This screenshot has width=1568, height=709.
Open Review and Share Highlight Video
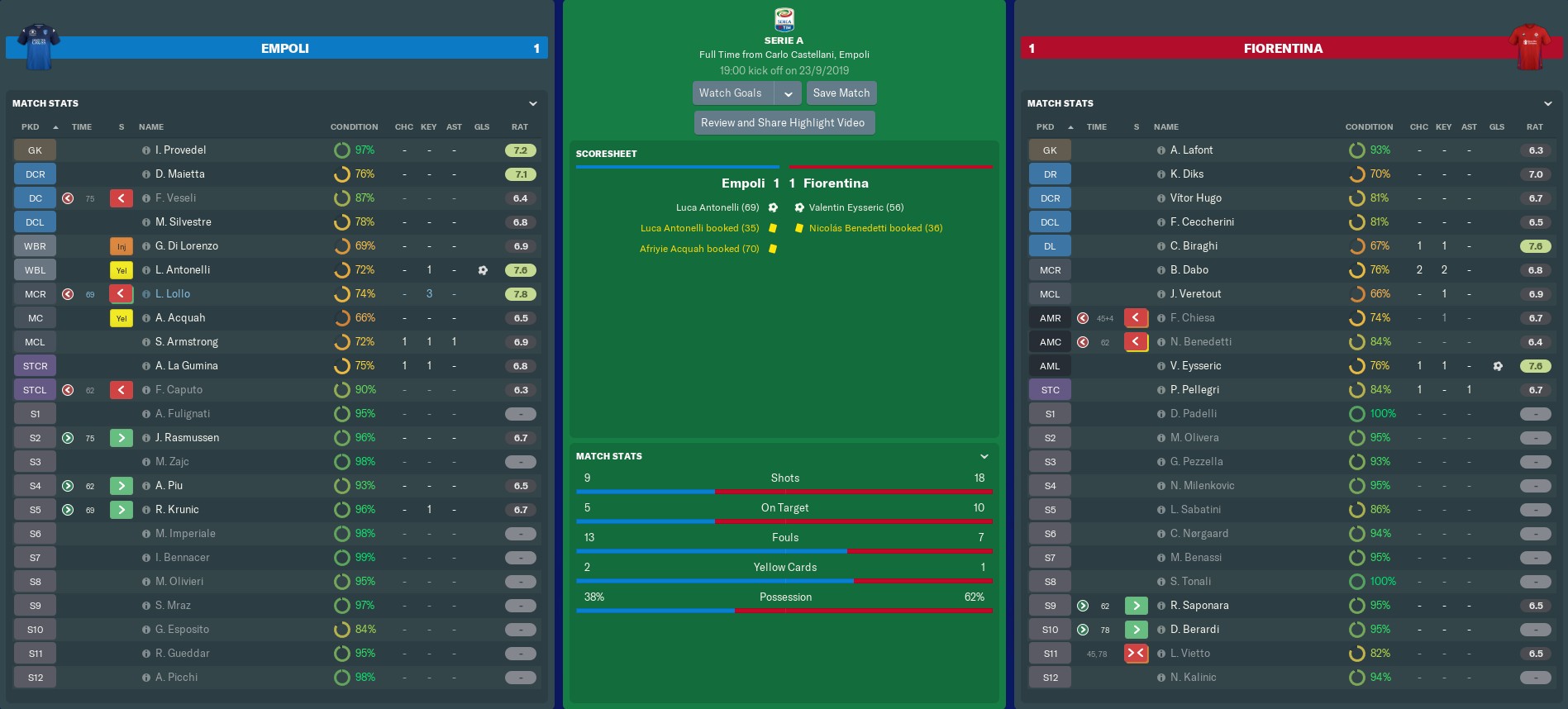click(x=783, y=123)
